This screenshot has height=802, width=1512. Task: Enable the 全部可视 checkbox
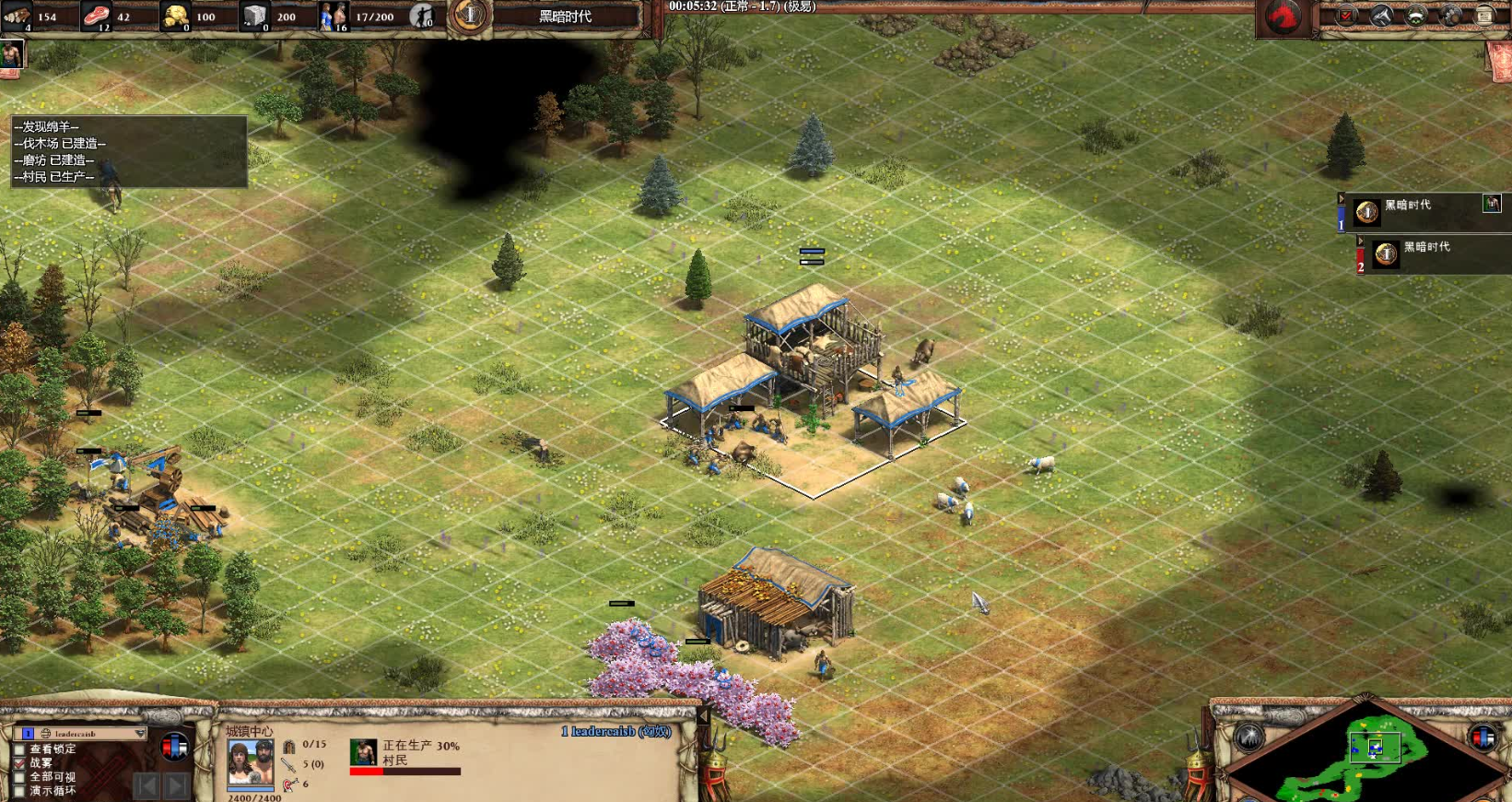pos(19,777)
